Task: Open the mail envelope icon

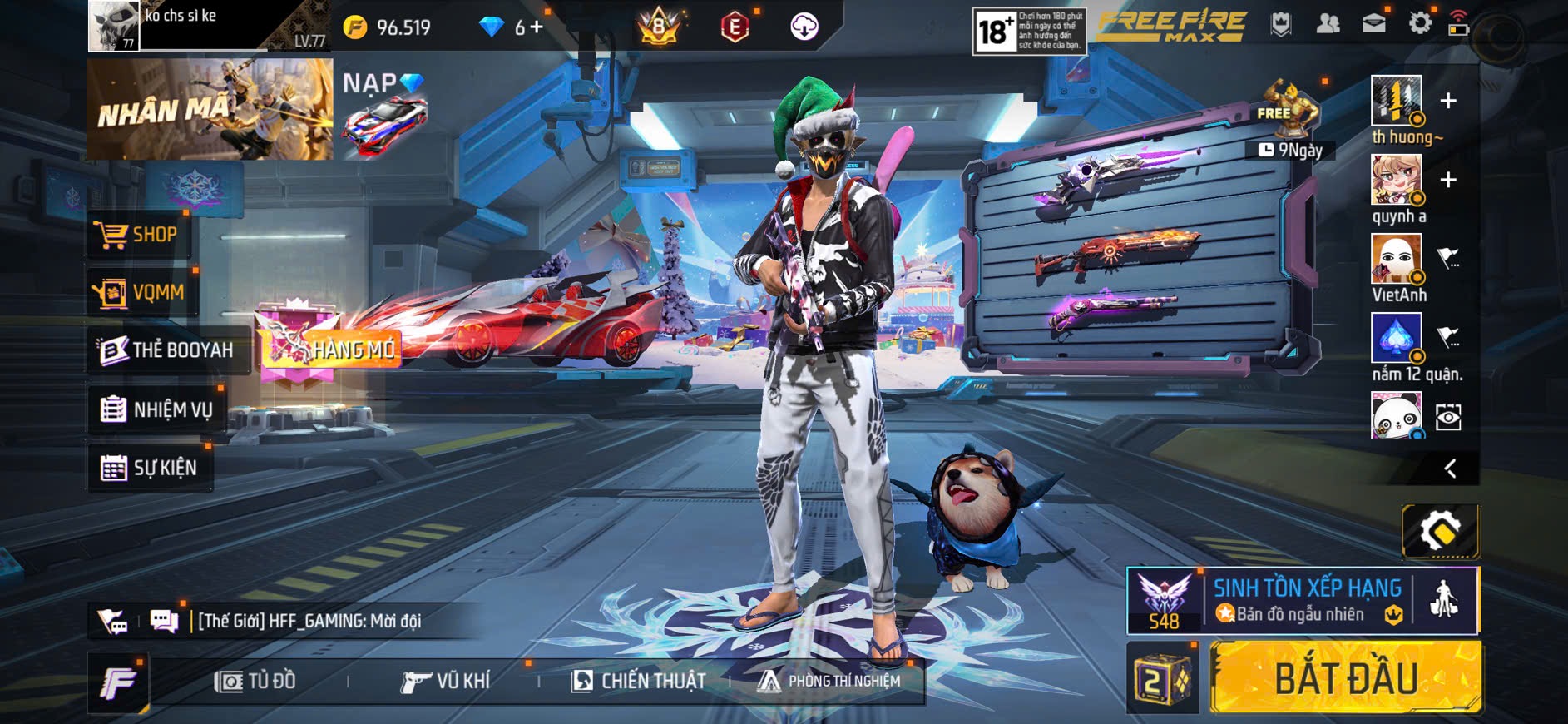Action: (1374, 23)
